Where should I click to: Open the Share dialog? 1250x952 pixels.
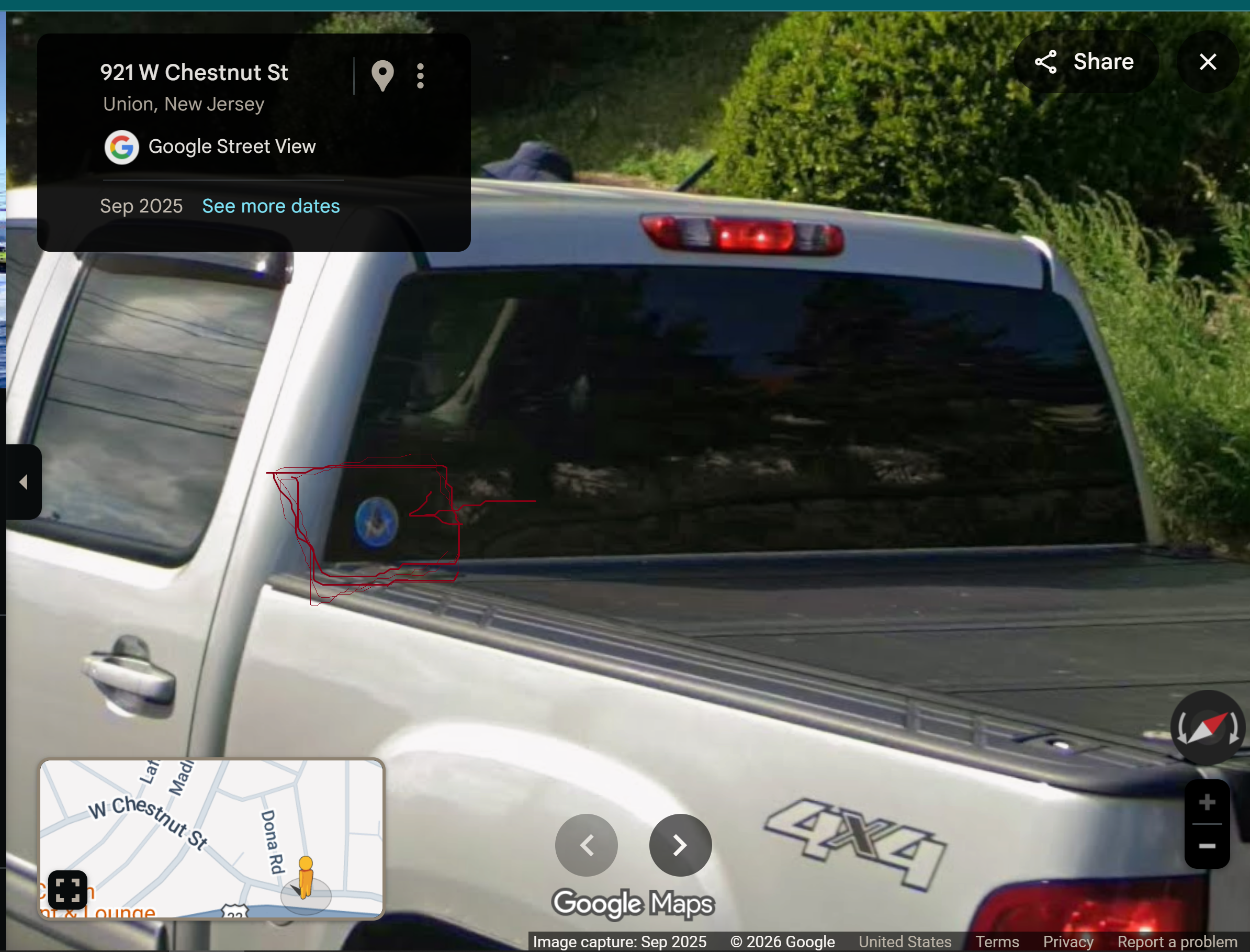tap(1085, 62)
